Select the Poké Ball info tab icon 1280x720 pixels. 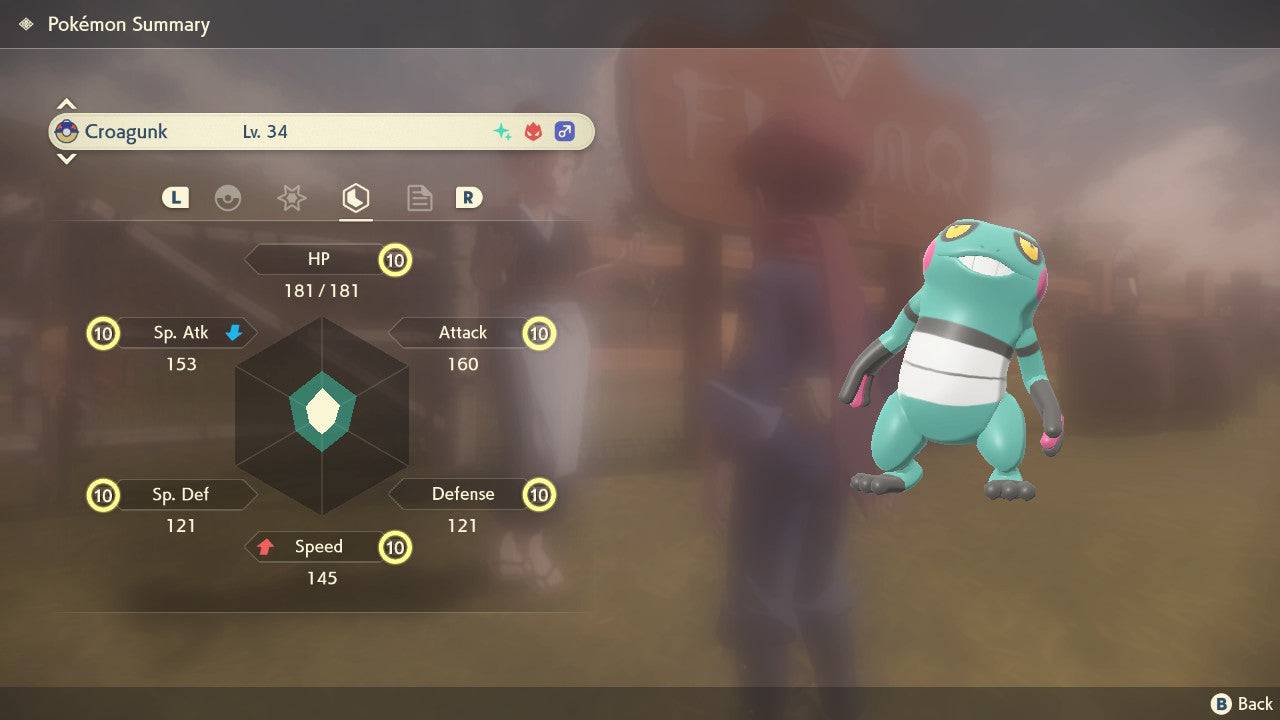point(229,198)
